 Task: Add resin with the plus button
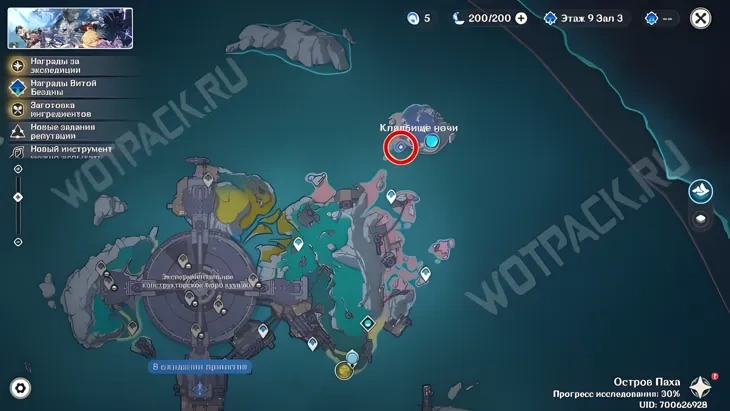coord(521,19)
